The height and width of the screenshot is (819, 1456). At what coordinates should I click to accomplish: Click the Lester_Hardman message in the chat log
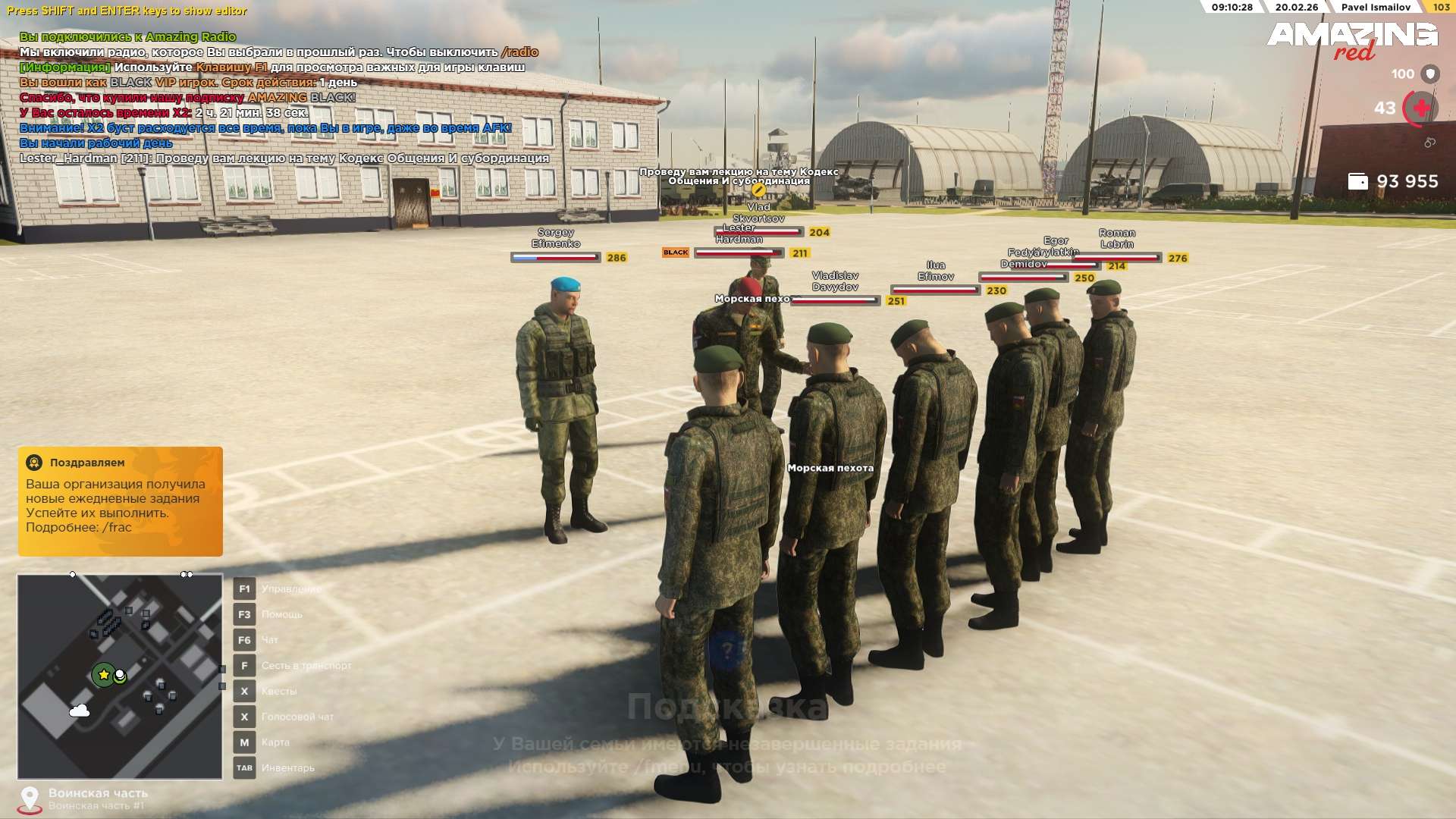tap(284, 158)
